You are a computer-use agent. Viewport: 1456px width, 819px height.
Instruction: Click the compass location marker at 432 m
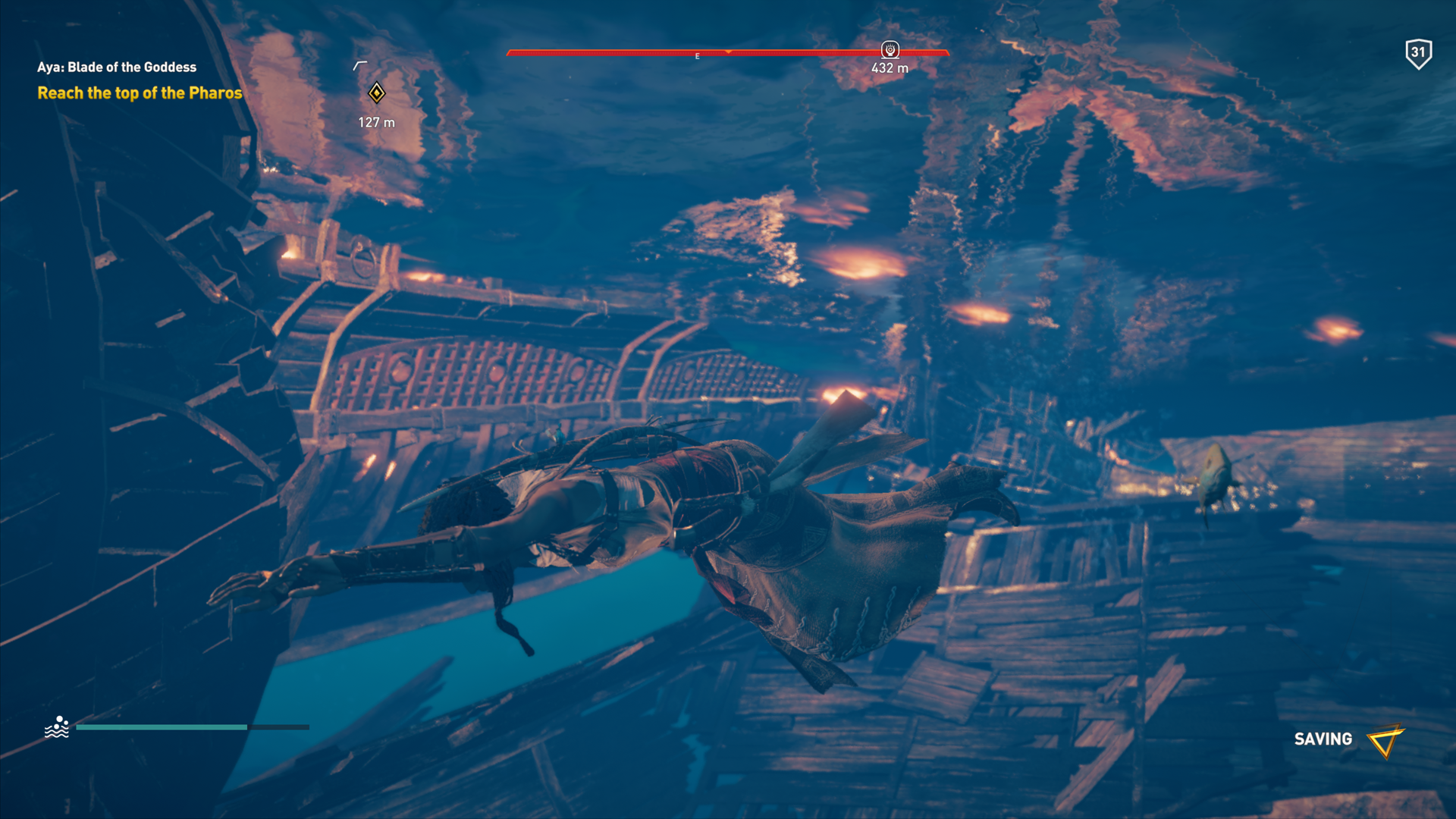tap(890, 50)
